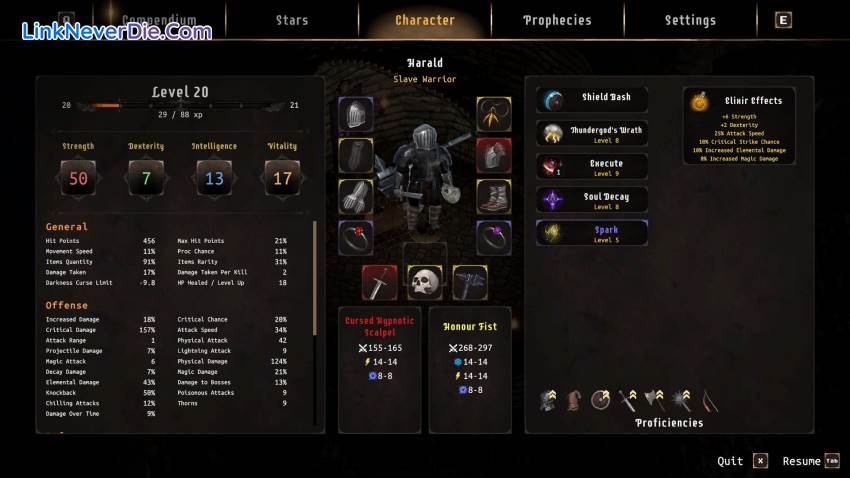
Task: Select the Soul Decay skill
Action: [x=592, y=200]
